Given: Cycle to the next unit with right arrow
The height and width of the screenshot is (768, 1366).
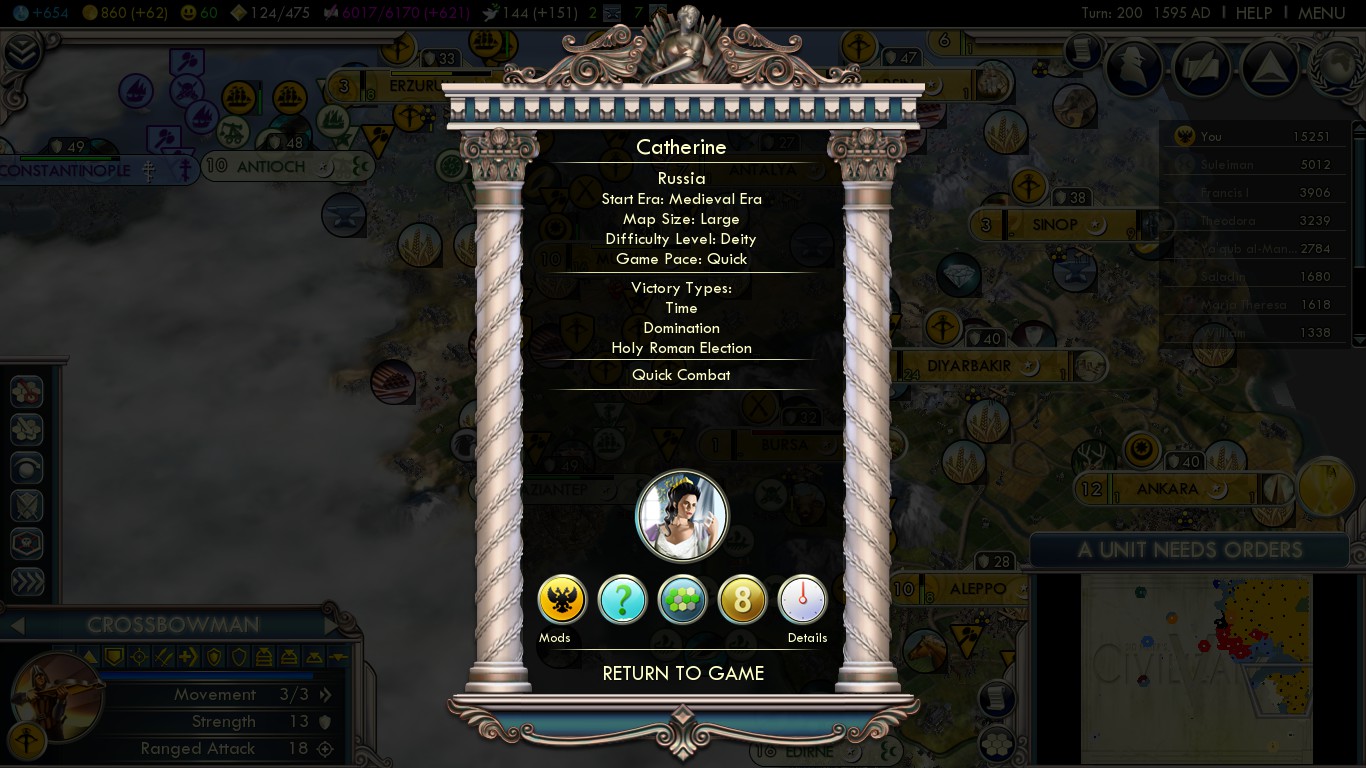Looking at the screenshot, I should click(331, 625).
